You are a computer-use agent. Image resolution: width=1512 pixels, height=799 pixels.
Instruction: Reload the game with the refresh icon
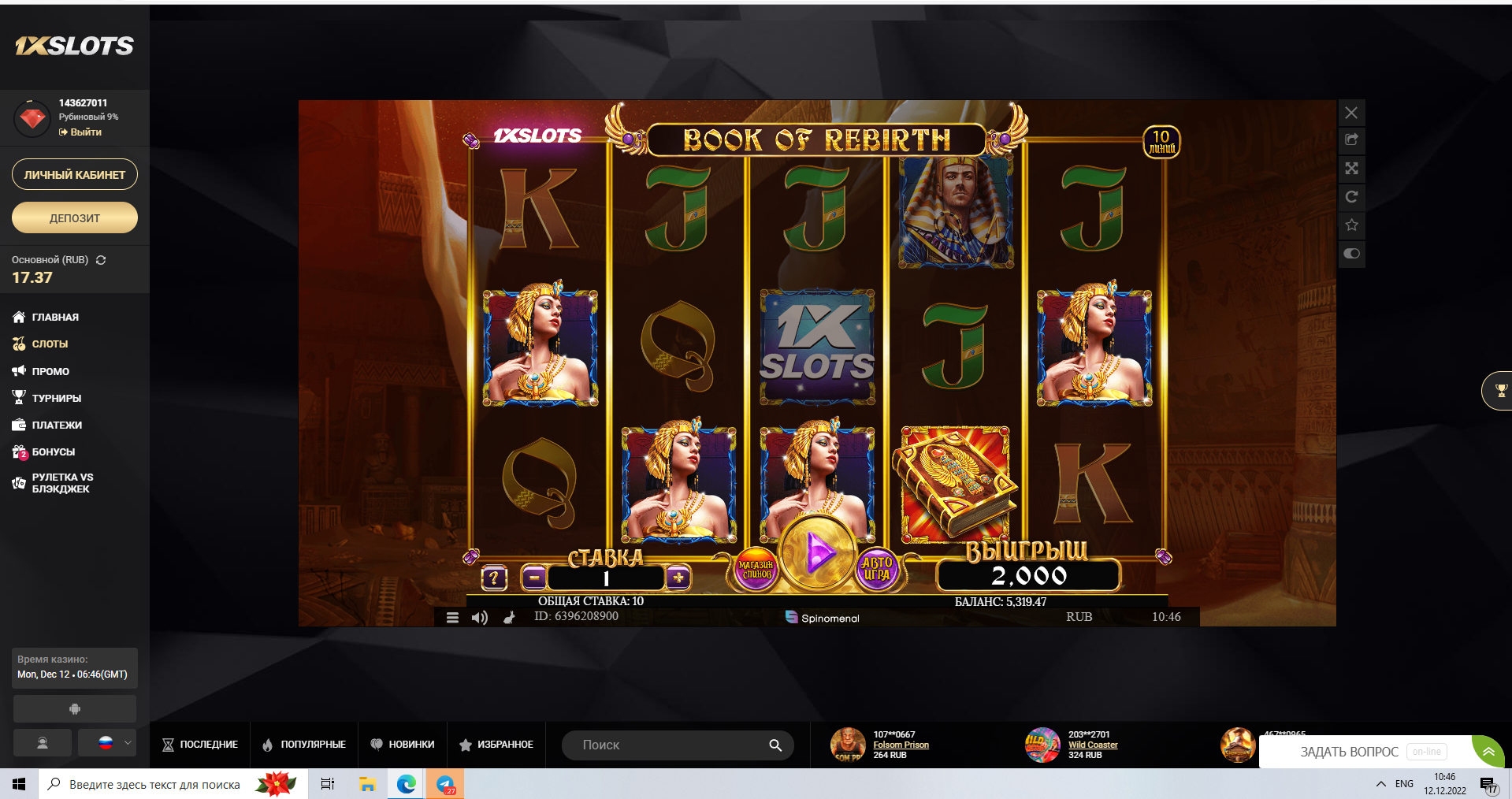1351,197
